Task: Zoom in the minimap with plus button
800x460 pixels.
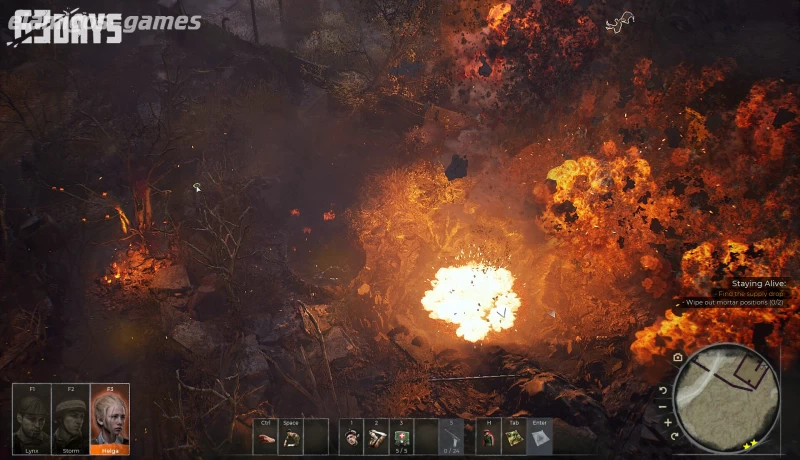Action: [668, 422]
